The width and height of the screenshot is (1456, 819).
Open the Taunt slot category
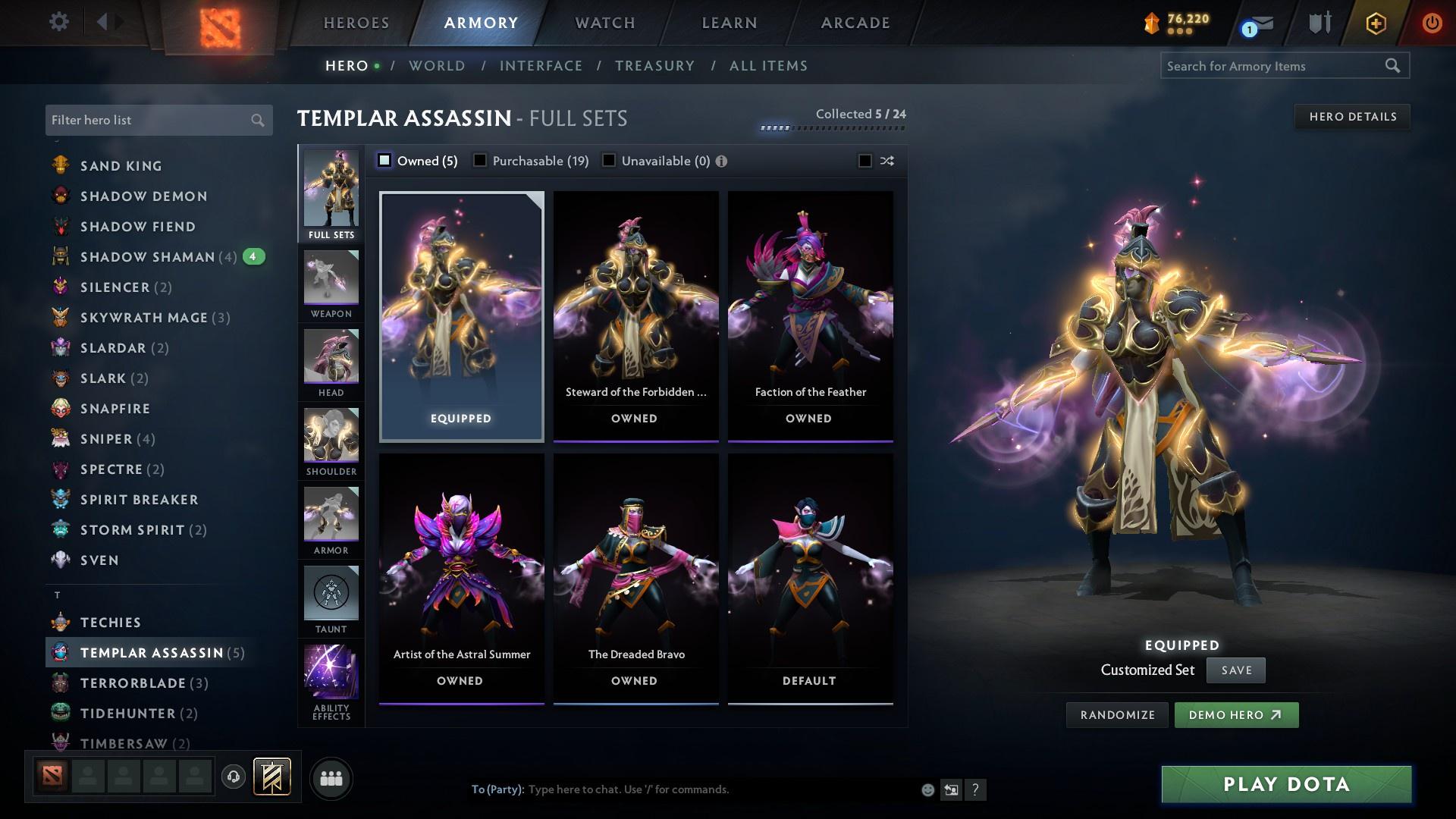pos(331,599)
